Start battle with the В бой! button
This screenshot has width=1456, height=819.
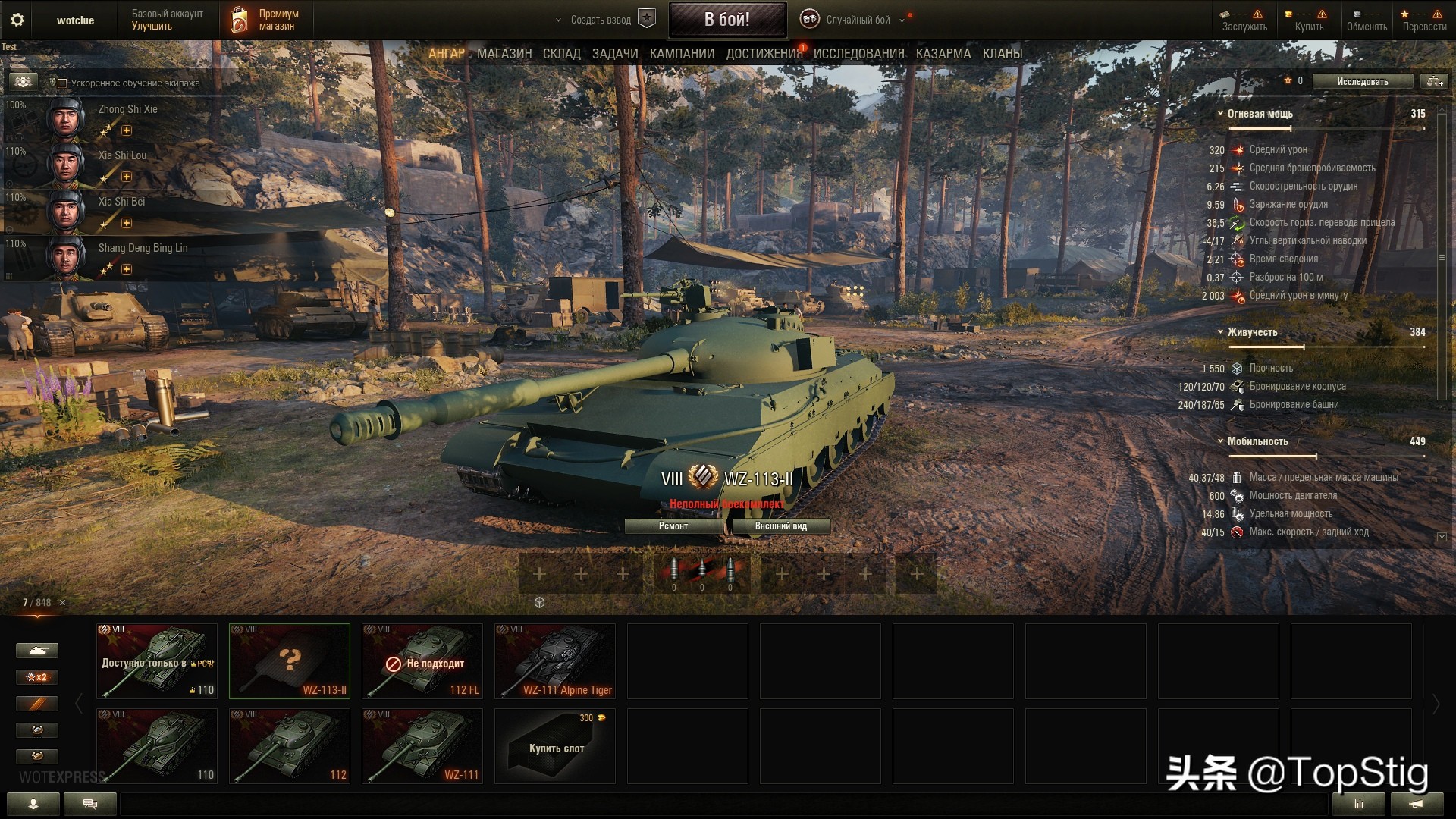tap(726, 20)
